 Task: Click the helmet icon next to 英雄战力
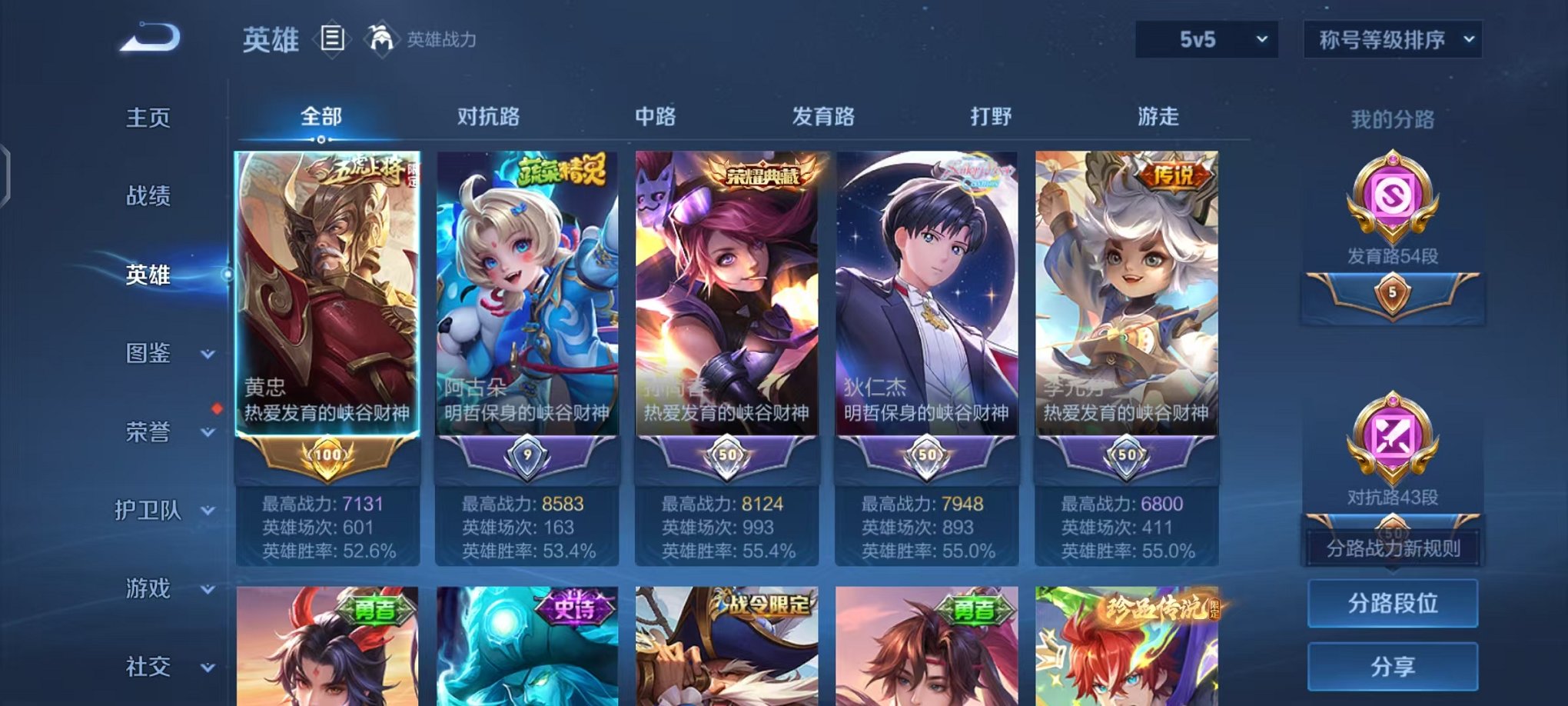pyautogui.click(x=378, y=38)
